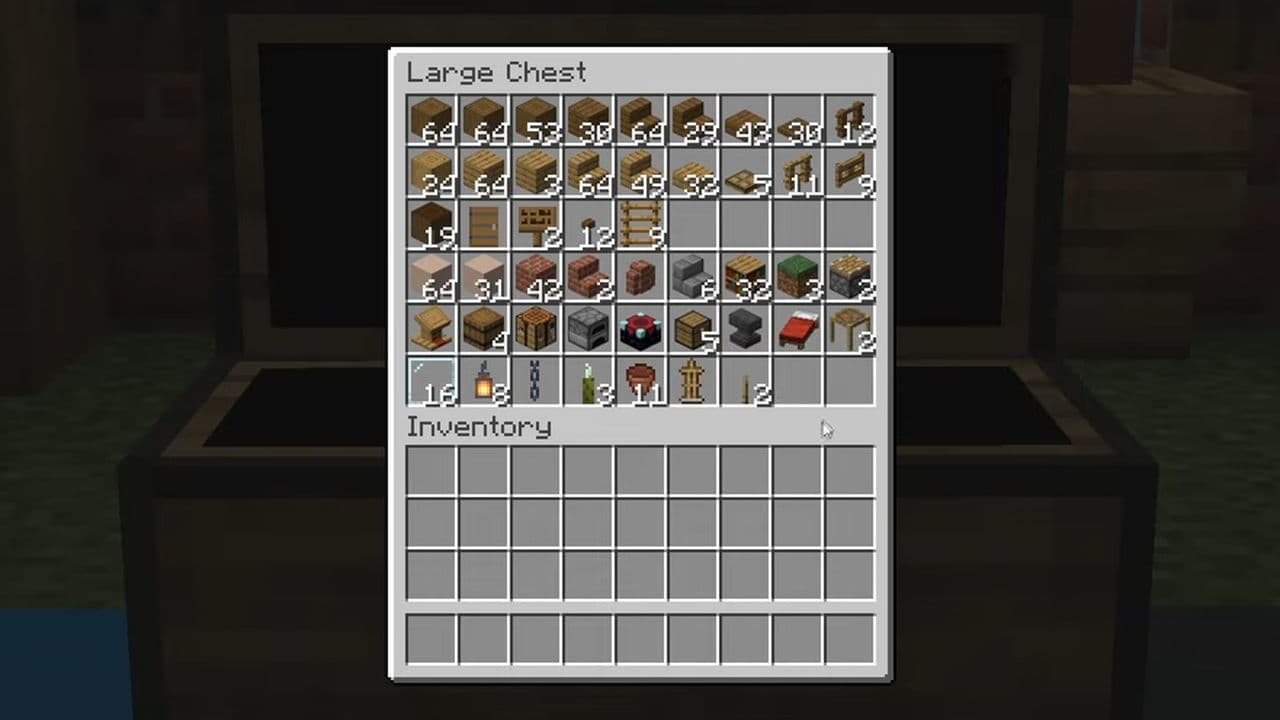Take the stack of 42 bricks
1280x720 pixels.
(x=536, y=276)
